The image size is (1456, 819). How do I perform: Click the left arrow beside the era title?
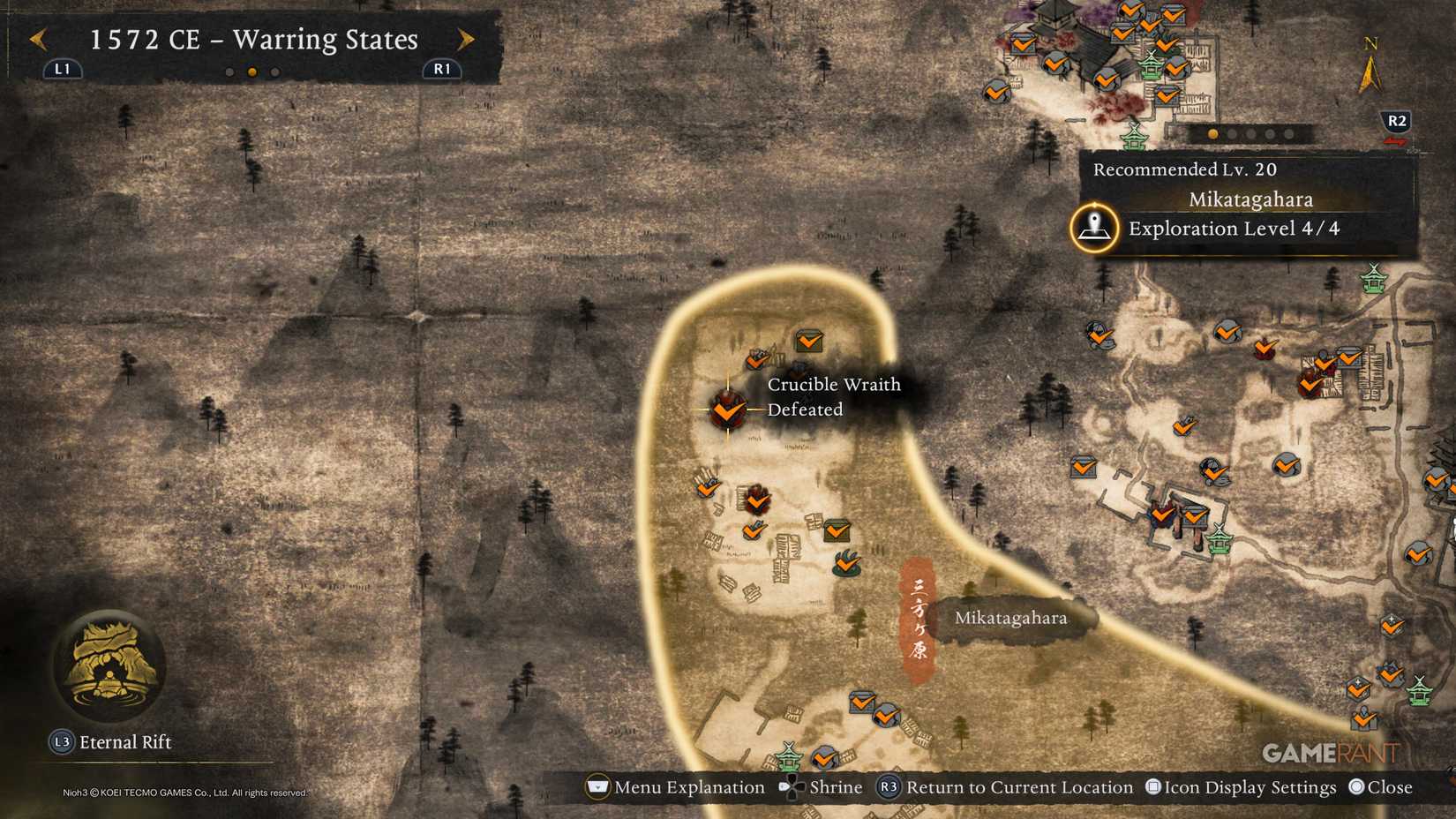[x=37, y=39]
